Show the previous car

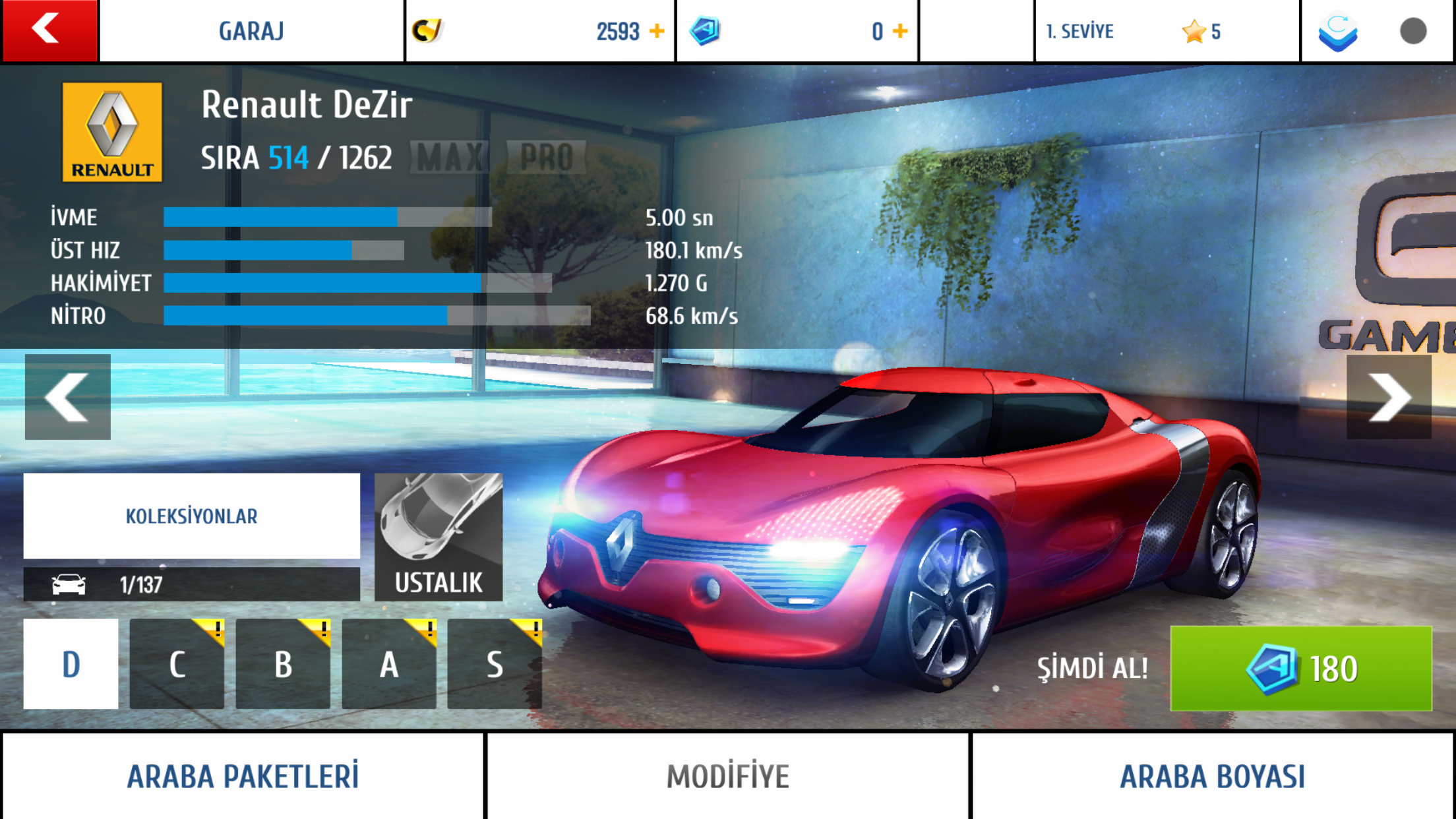point(67,397)
